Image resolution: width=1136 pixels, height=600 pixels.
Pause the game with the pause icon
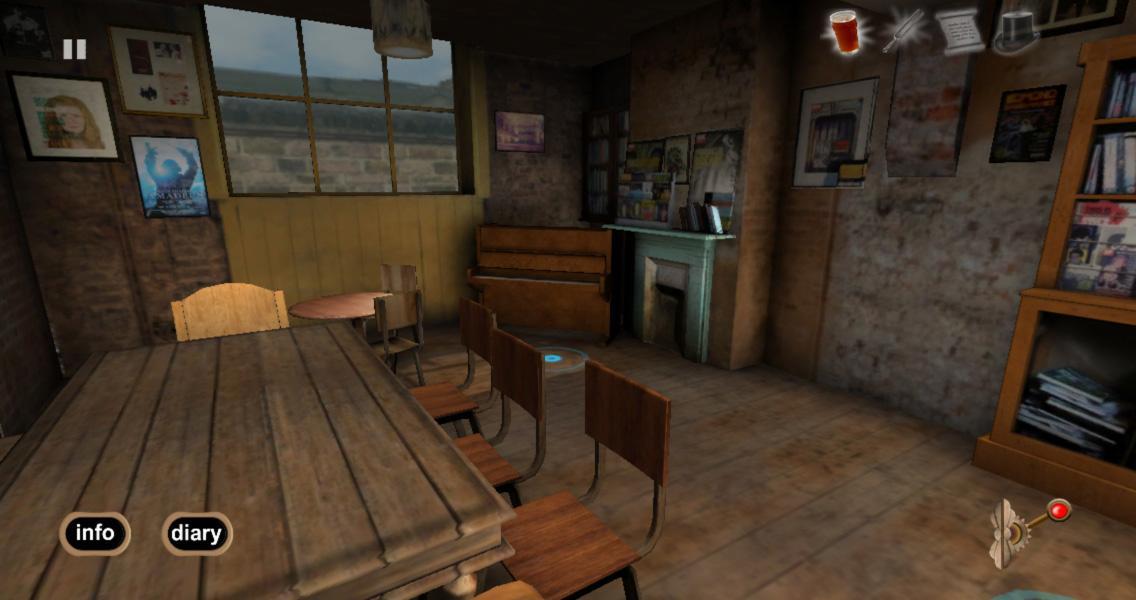tap(74, 49)
